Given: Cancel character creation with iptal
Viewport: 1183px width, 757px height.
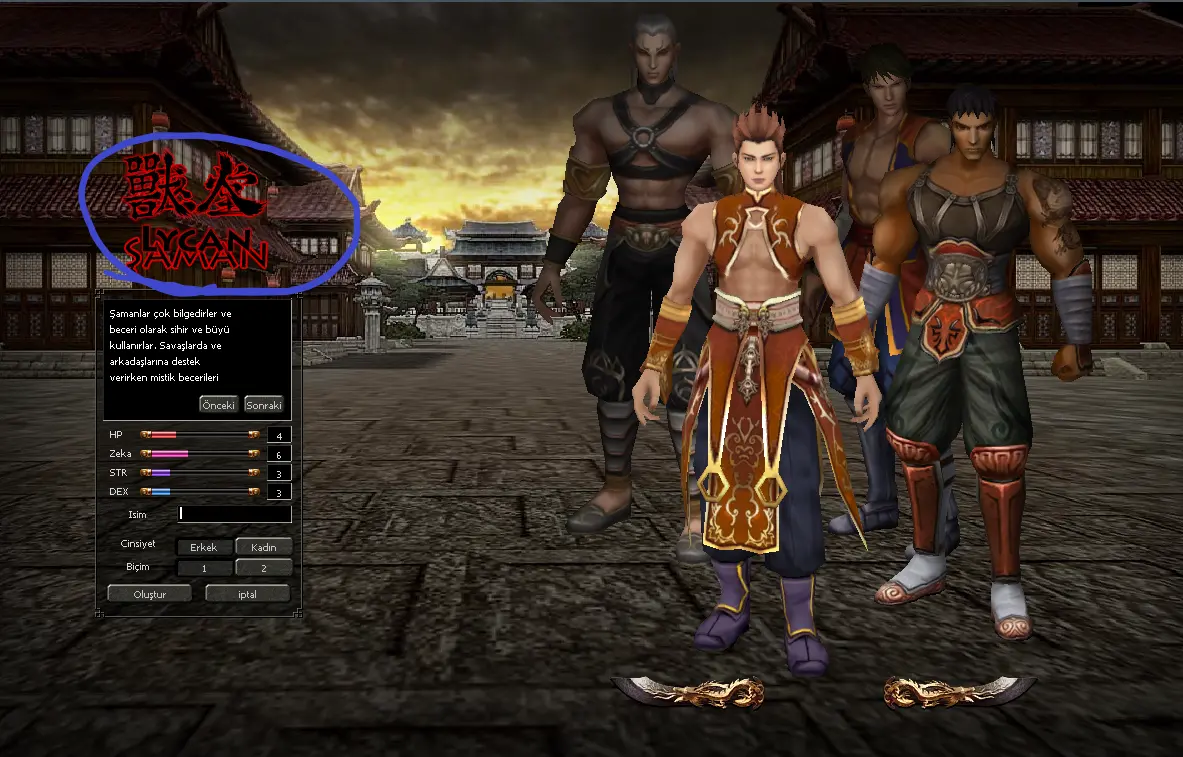Looking at the screenshot, I should [247, 593].
